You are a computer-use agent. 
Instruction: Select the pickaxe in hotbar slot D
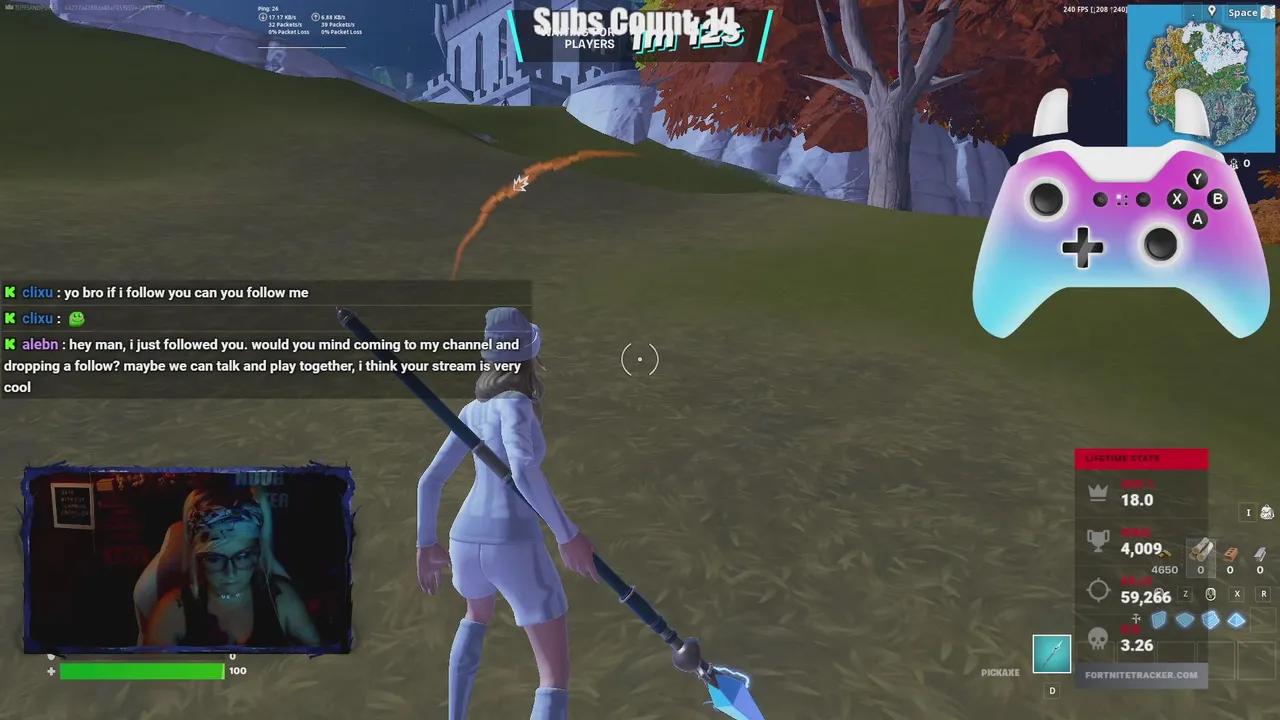click(x=1050, y=655)
